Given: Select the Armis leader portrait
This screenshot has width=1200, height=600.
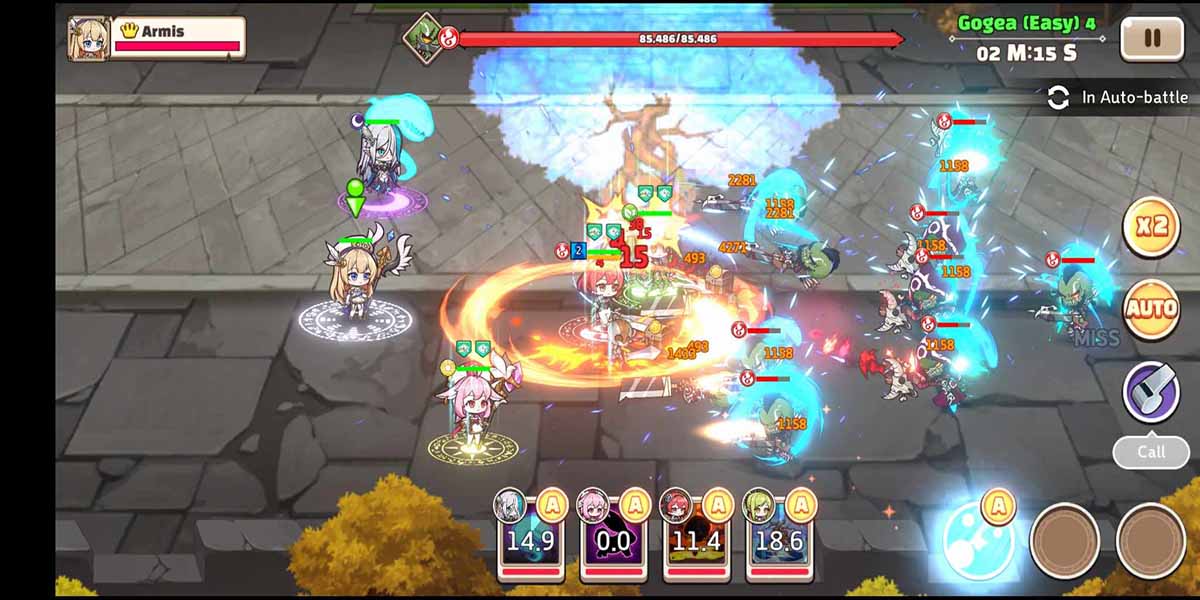Looking at the screenshot, I should [88, 38].
